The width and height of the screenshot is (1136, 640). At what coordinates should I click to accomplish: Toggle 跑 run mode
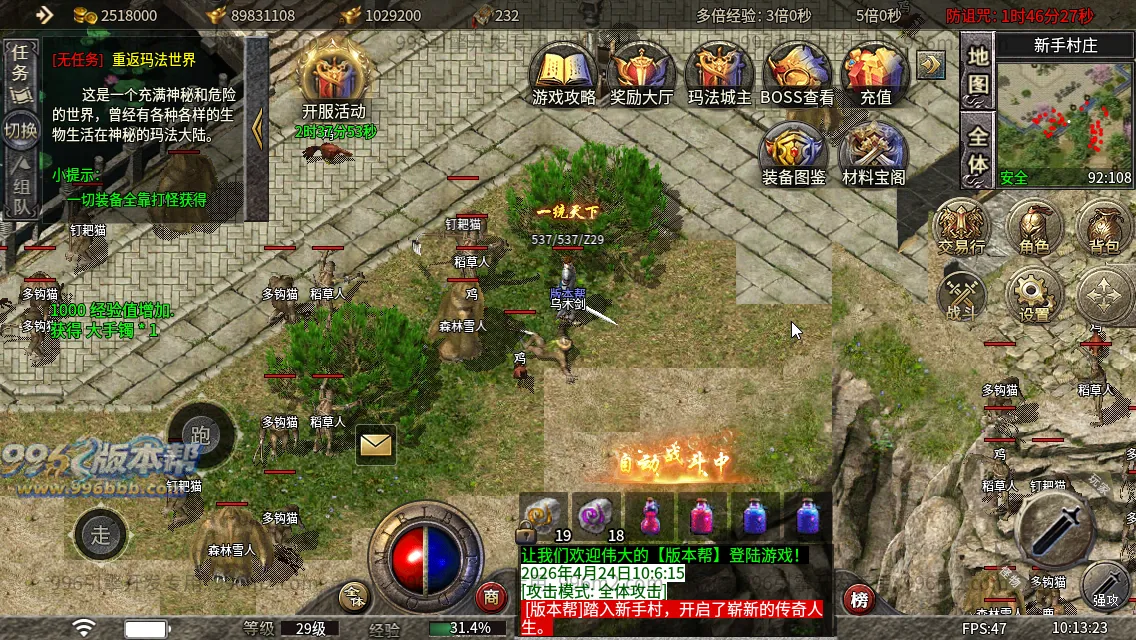pyautogui.click(x=200, y=435)
